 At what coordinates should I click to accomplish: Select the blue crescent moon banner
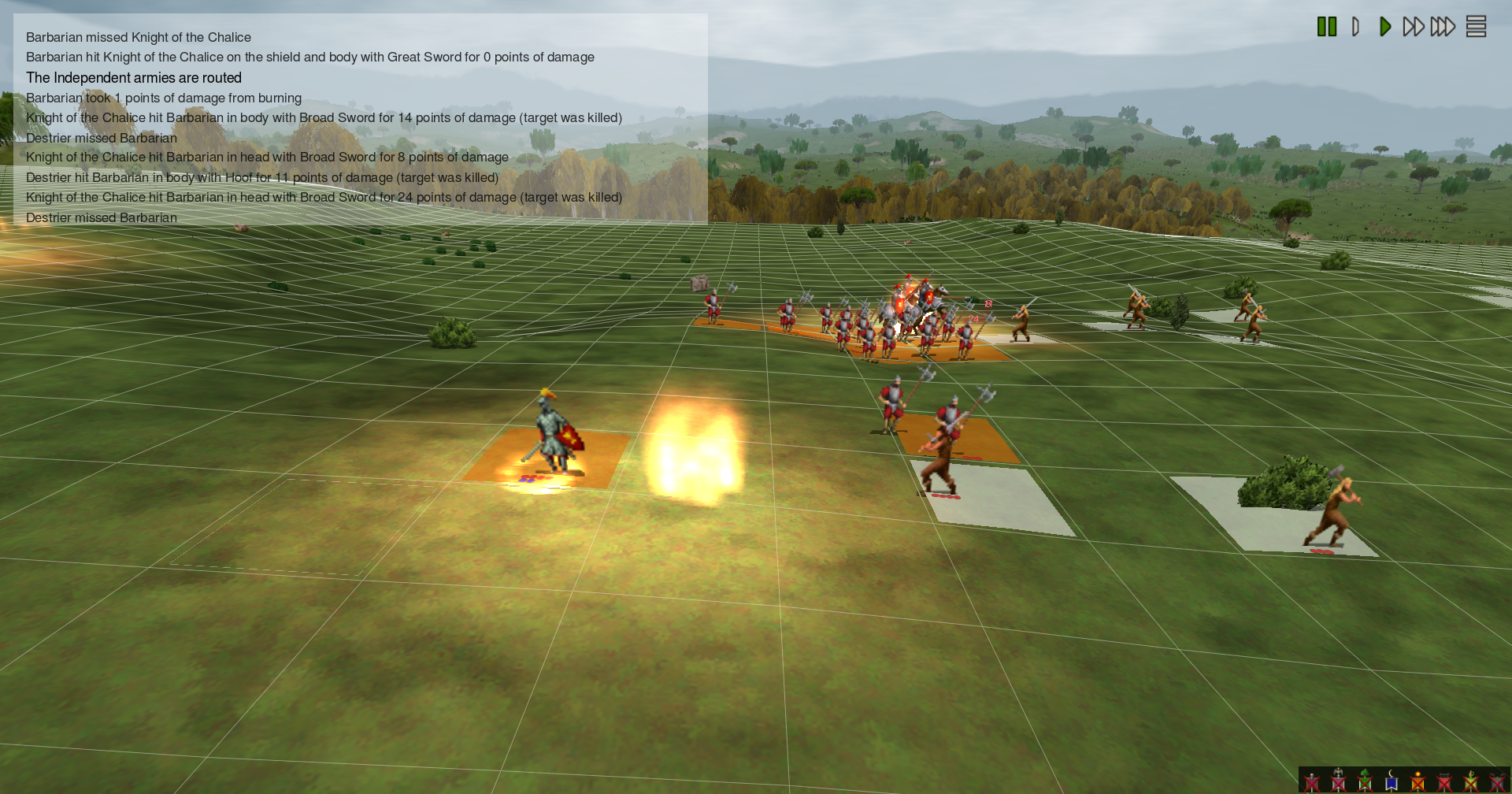(x=1392, y=781)
